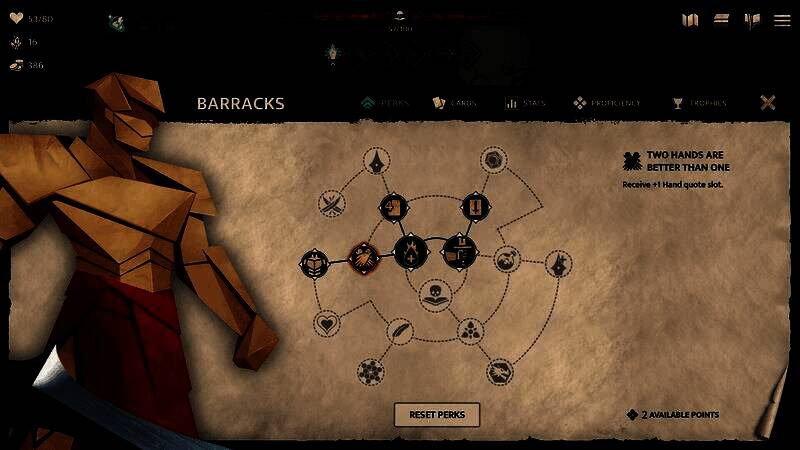View the Trophies tab
This screenshot has width=800, height=450.
(x=699, y=103)
